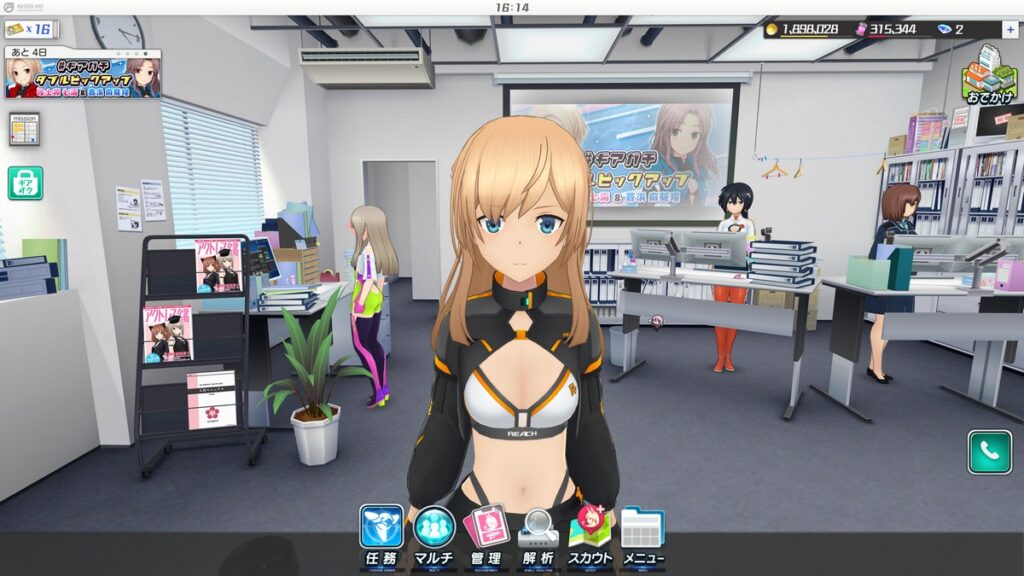Open the green phone call button

click(989, 452)
